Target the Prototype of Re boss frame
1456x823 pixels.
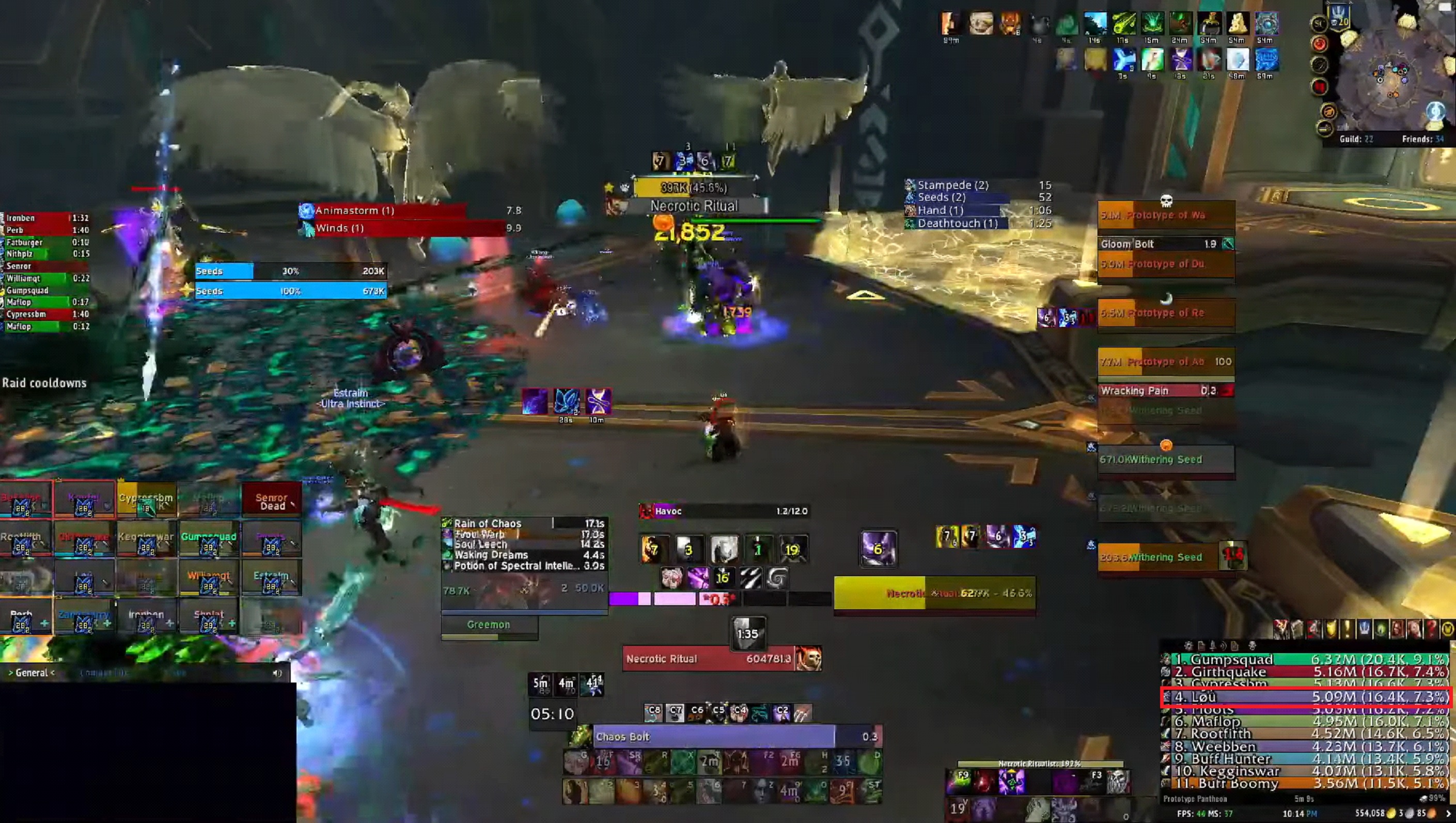coord(1166,313)
